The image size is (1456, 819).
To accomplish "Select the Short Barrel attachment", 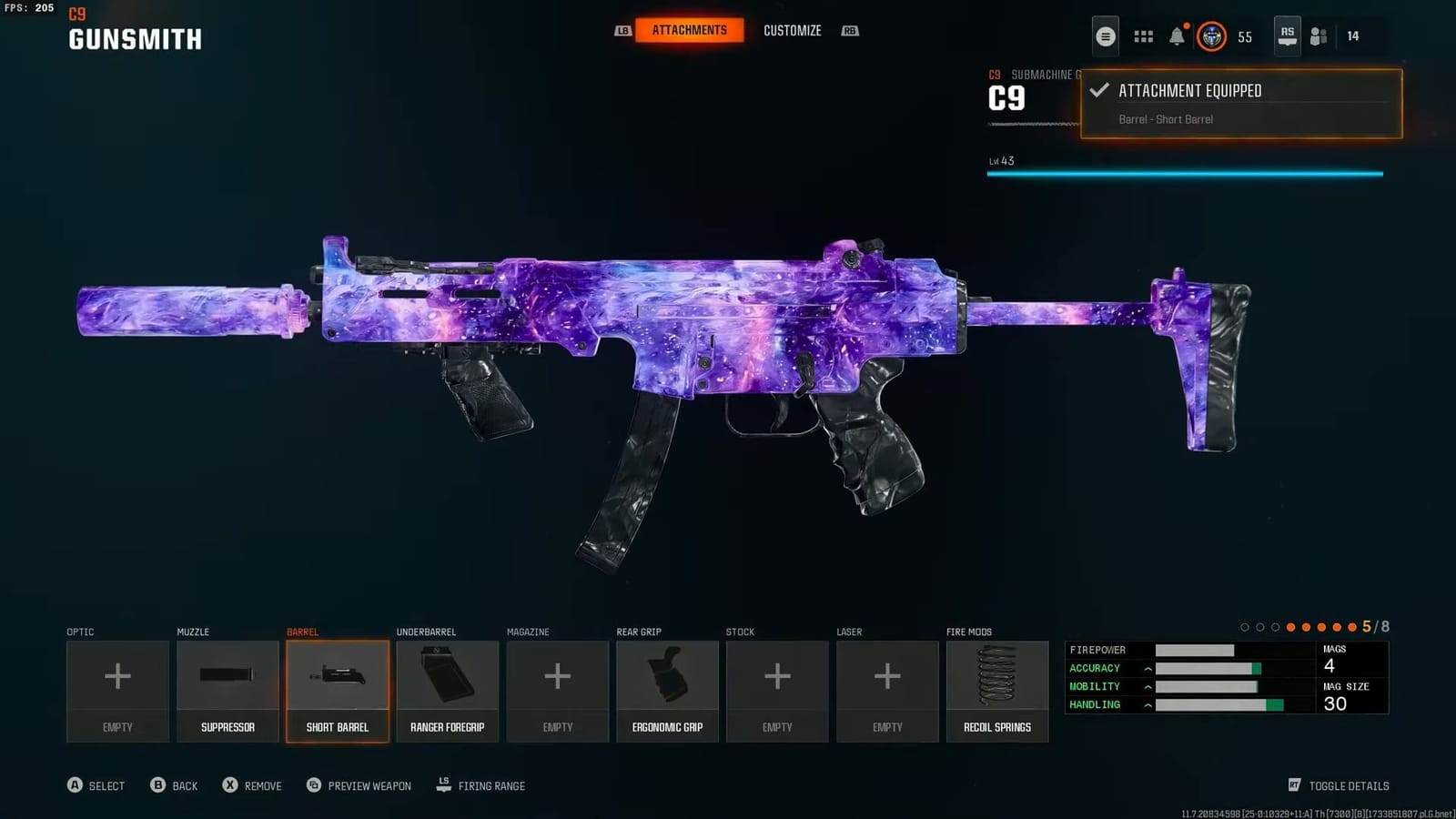I will [338, 690].
